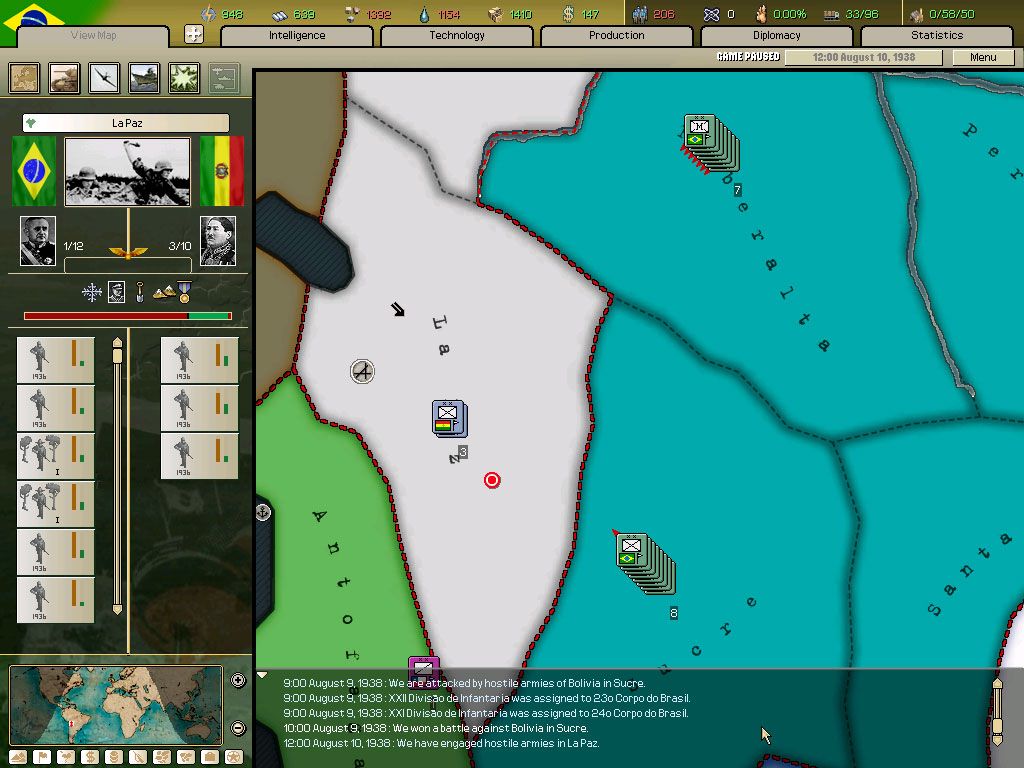Select the Bolivian army counter in La Paz
This screenshot has width=1024, height=768.
448,418
